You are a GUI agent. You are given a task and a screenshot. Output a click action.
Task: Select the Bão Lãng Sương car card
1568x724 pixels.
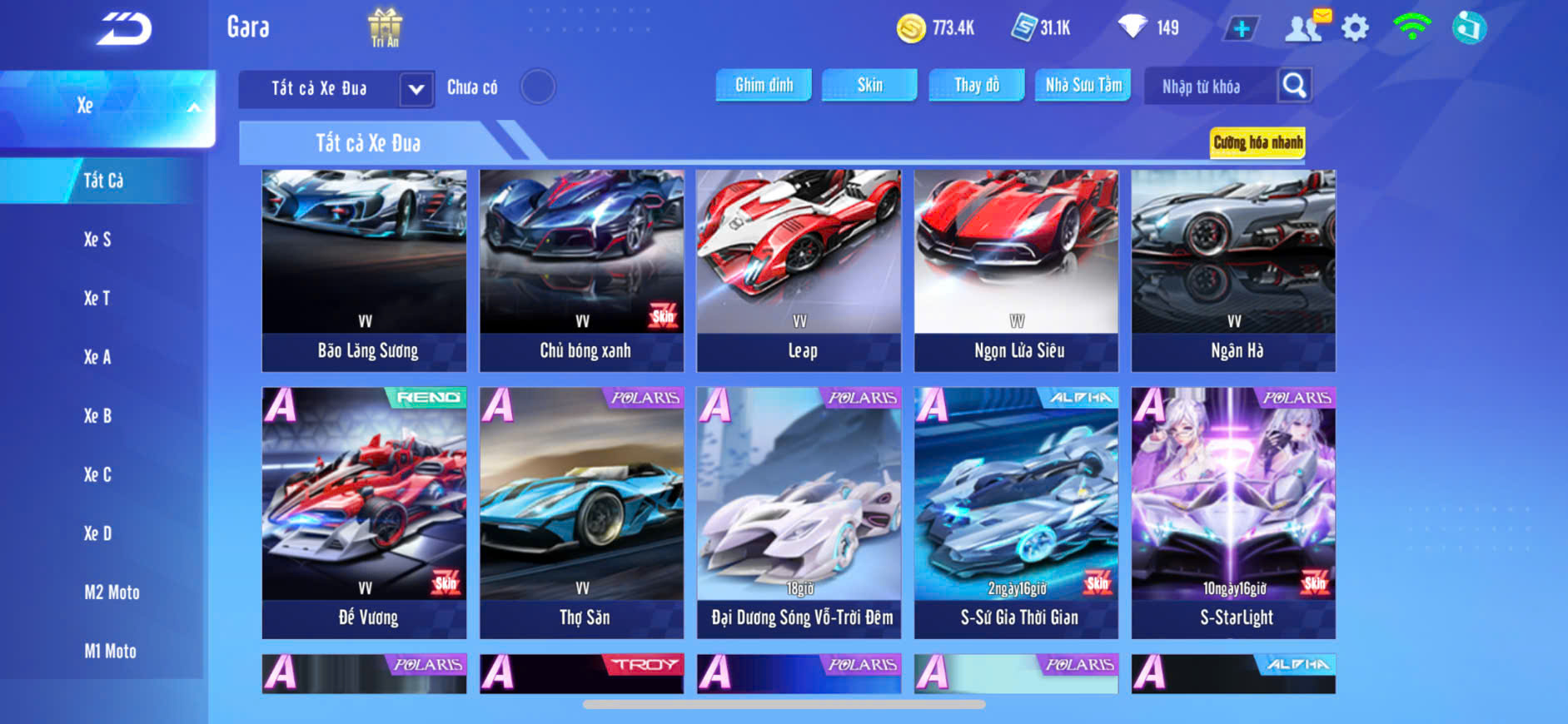[365, 270]
